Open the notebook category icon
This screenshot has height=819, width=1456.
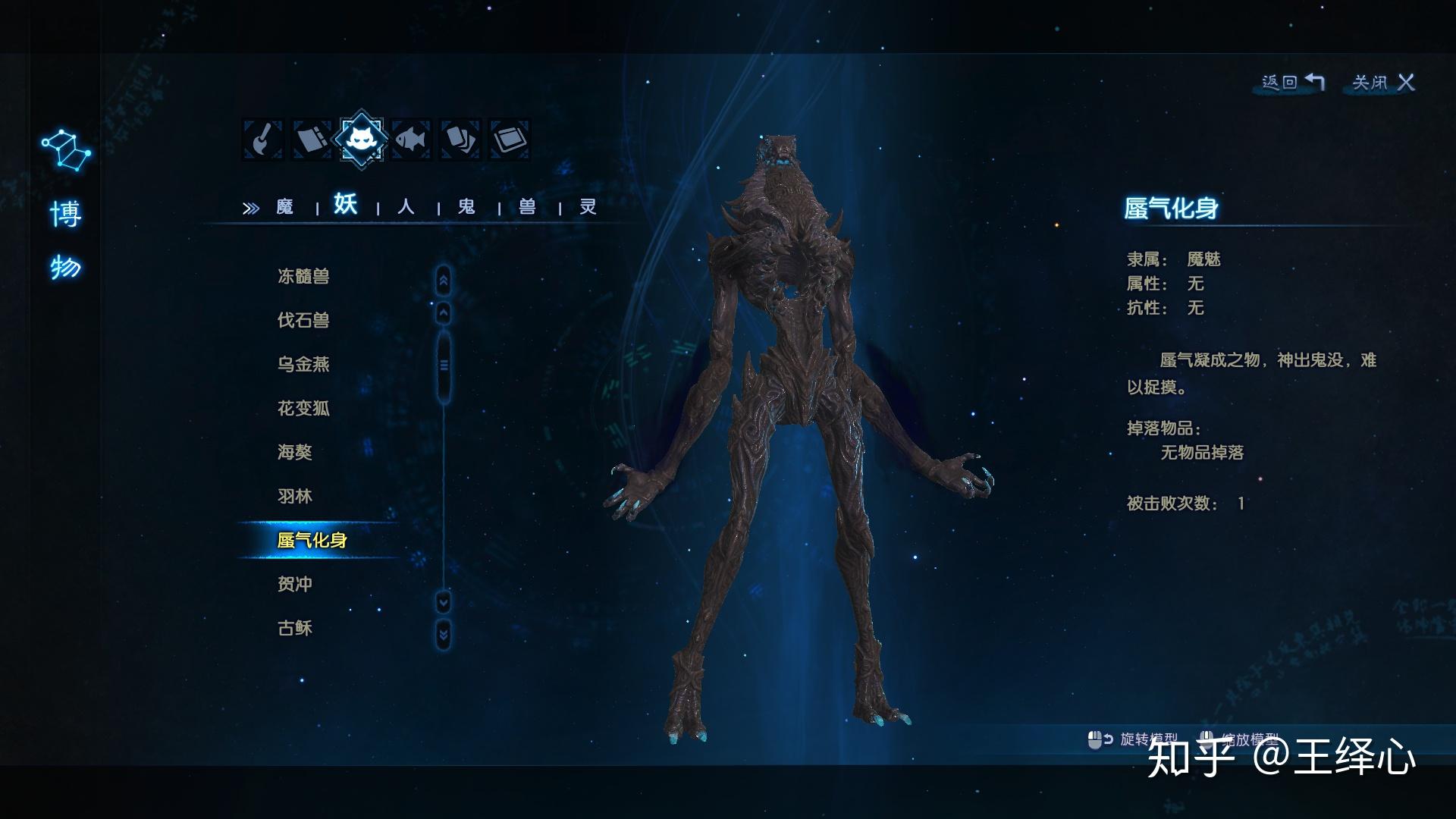pyautogui.click(x=312, y=140)
